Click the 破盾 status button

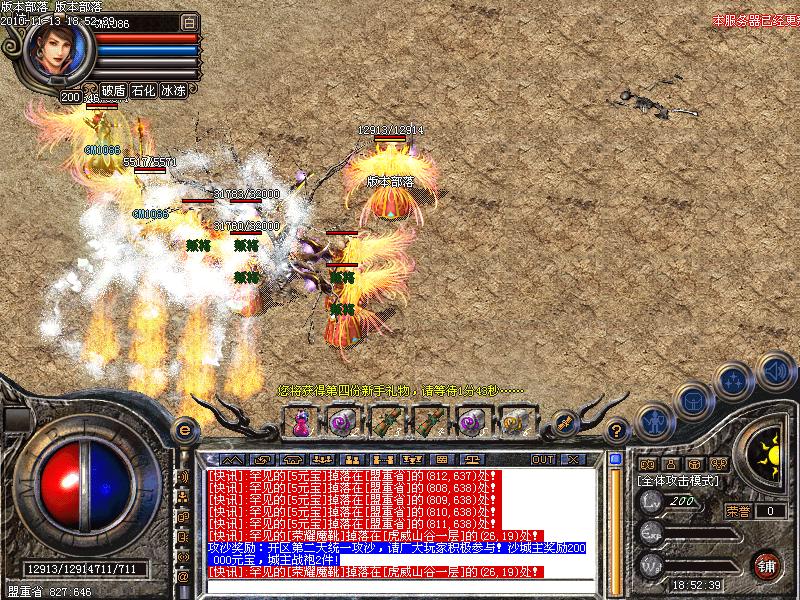113,90
